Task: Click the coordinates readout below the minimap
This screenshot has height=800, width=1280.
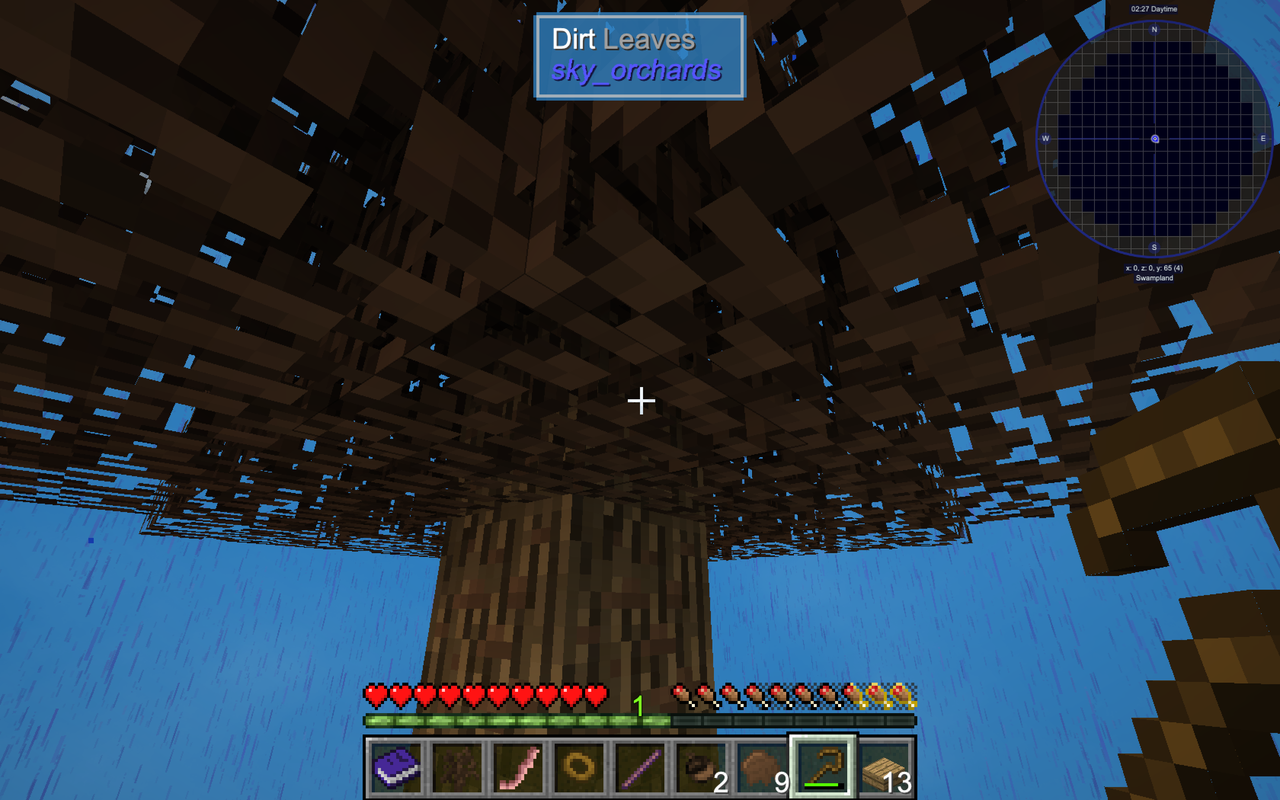Action: tap(1152, 266)
